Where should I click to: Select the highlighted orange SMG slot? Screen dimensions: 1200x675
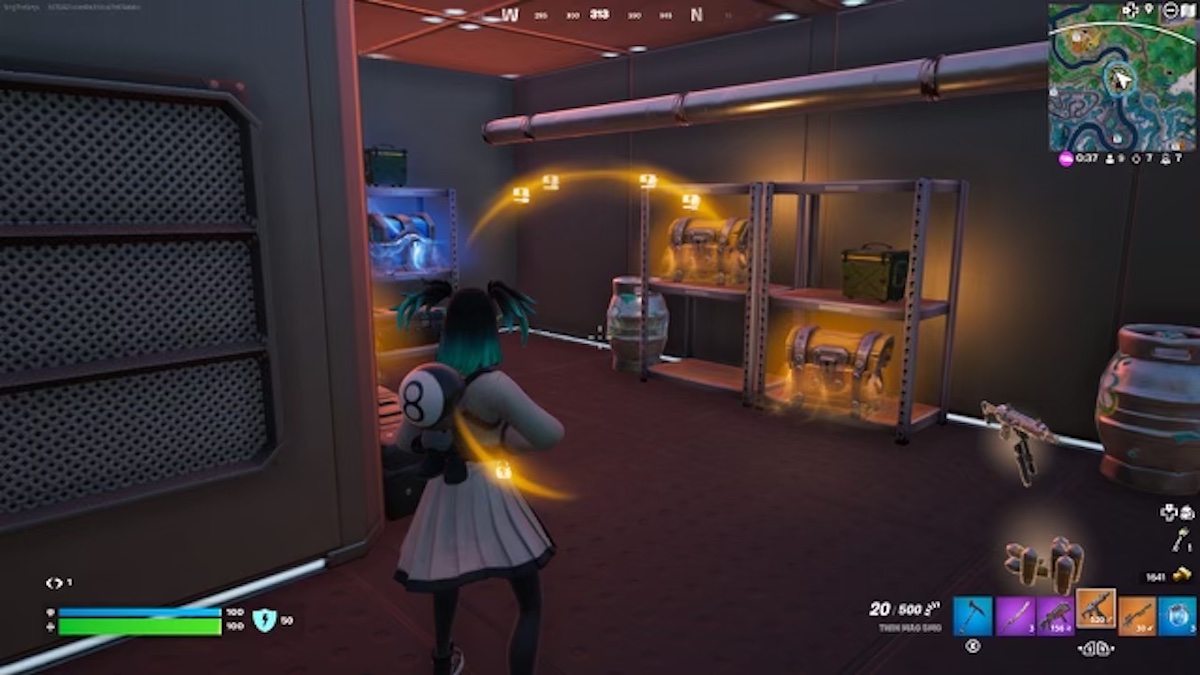coord(1096,609)
